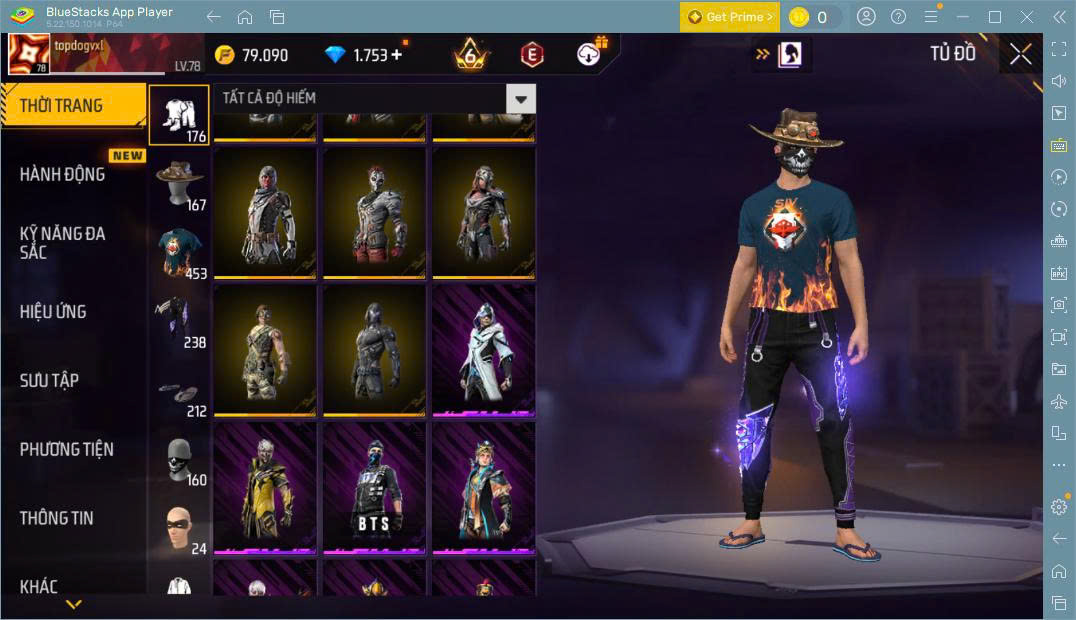
Task: Open the player profile avatar topdogvxl
Action: point(29,55)
